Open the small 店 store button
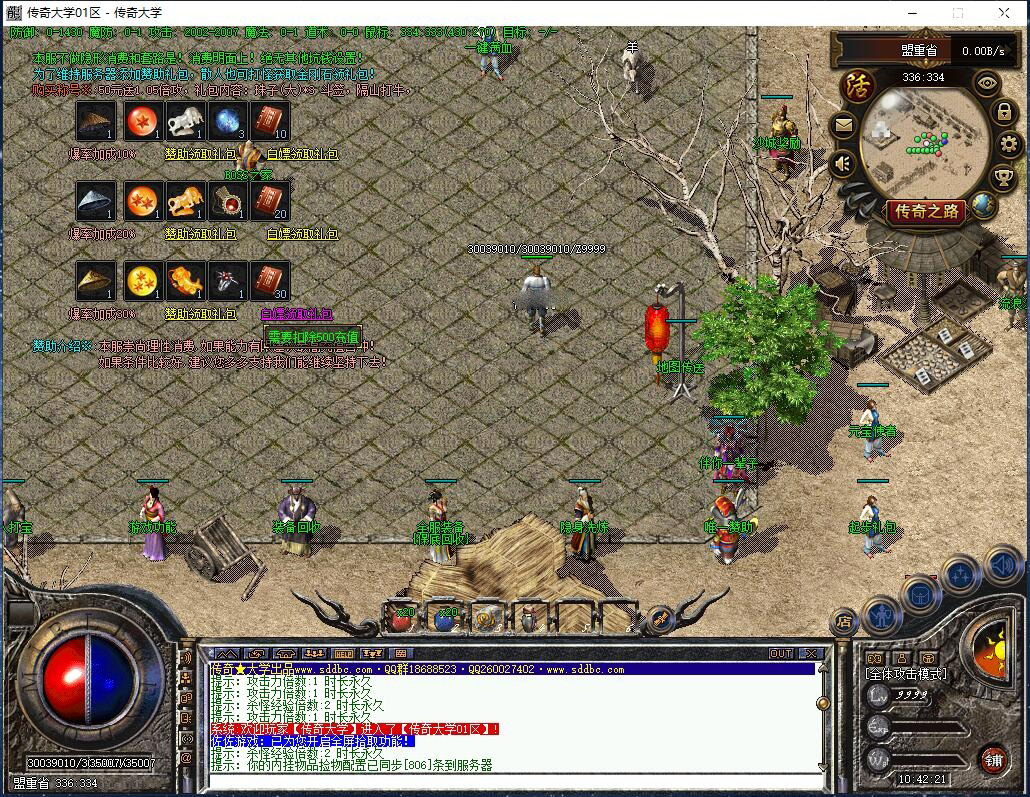Viewport: 1030px width, 797px height. tap(844, 622)
